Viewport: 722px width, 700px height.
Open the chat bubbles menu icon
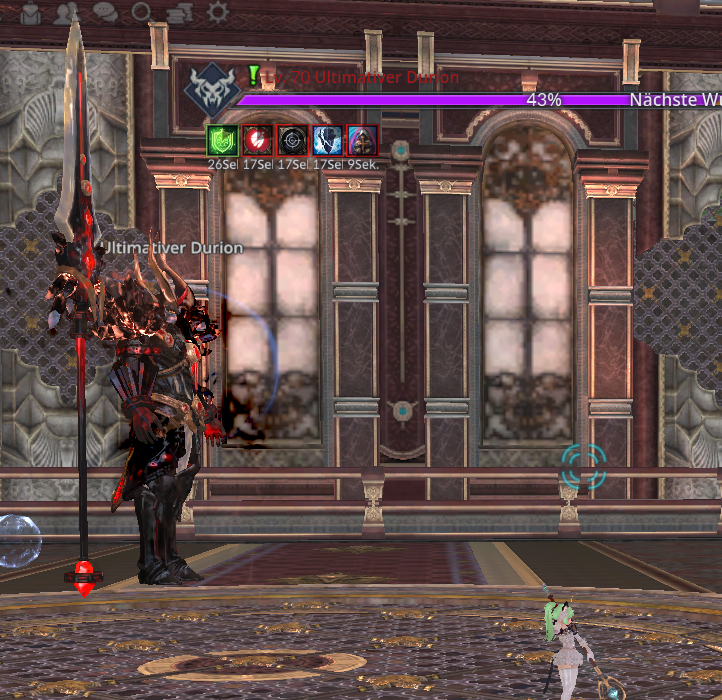tap(105, 13)
